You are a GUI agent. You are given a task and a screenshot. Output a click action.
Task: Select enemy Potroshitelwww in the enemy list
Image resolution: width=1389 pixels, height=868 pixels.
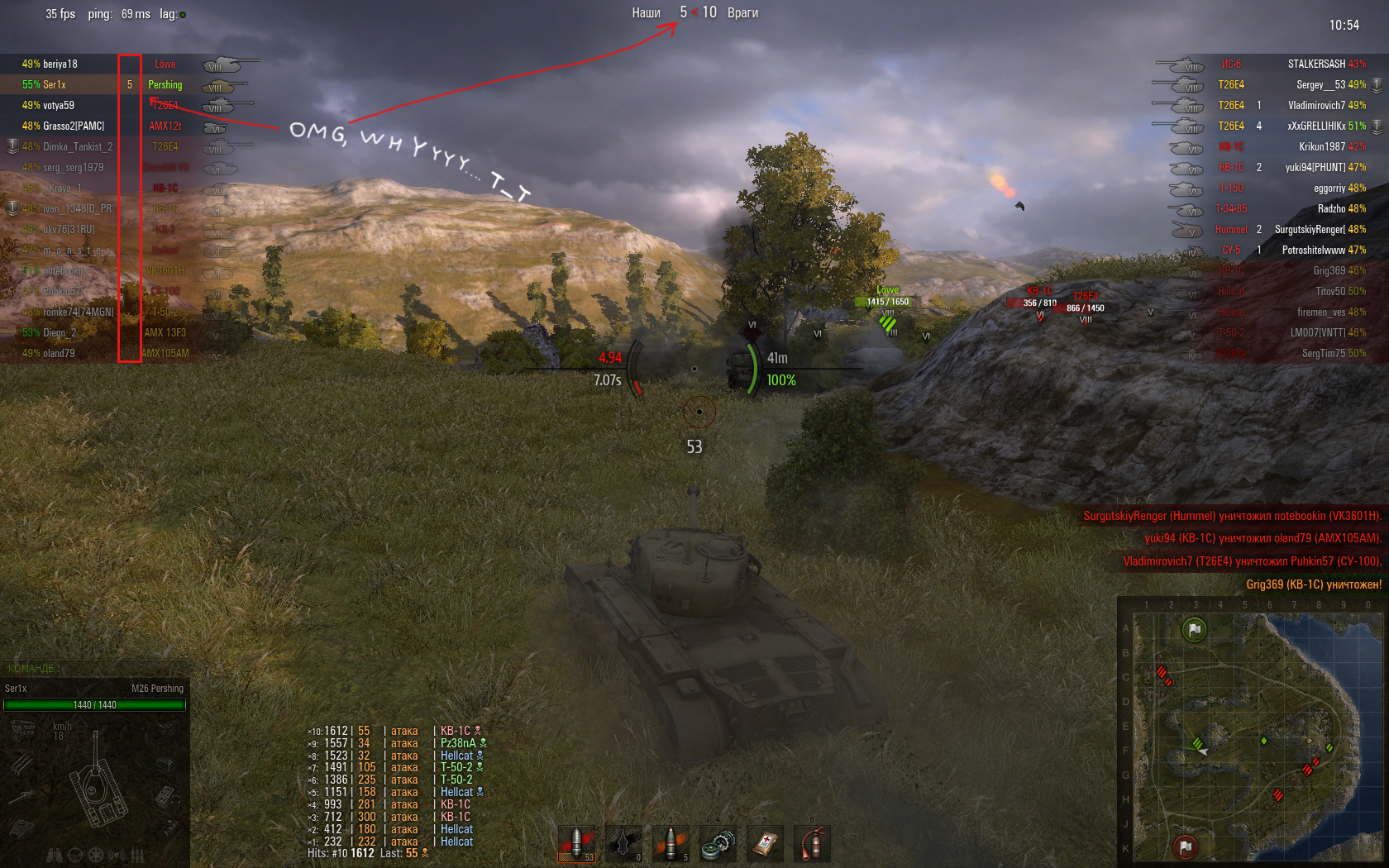pyautogui.click(x=1312, y=250)
